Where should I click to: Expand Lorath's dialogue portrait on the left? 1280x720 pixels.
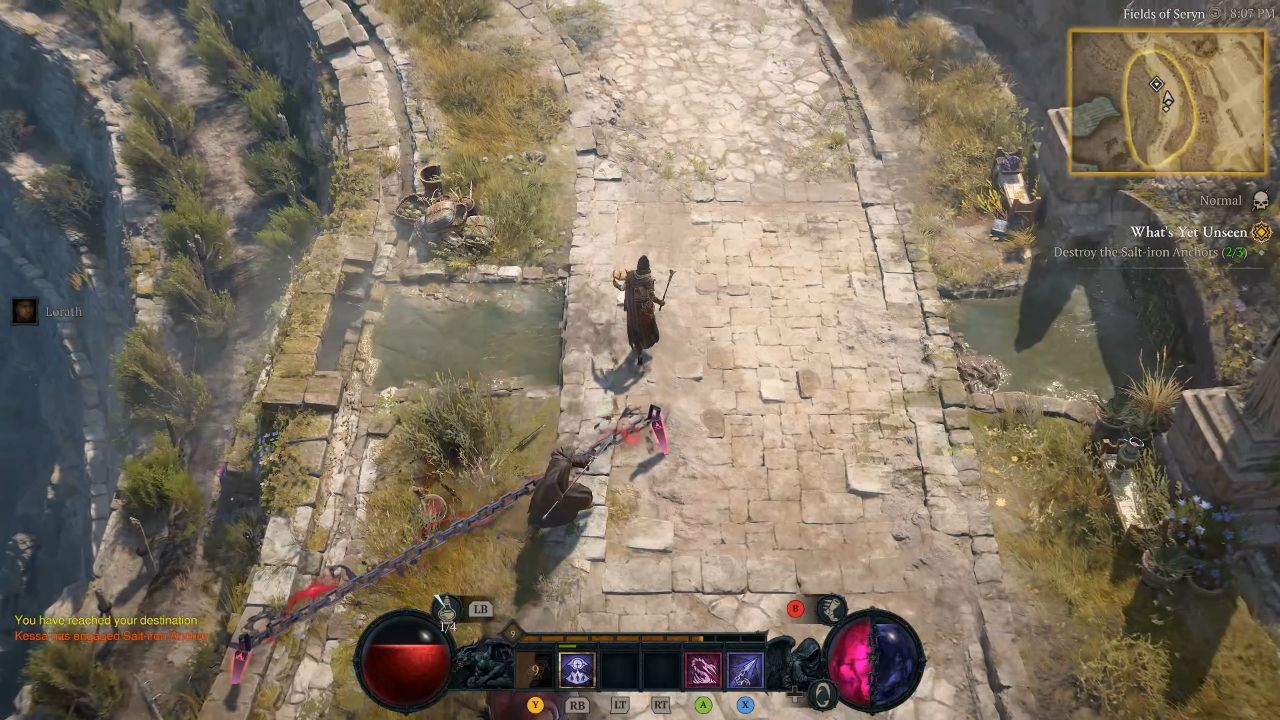click(x=22, y=311)
